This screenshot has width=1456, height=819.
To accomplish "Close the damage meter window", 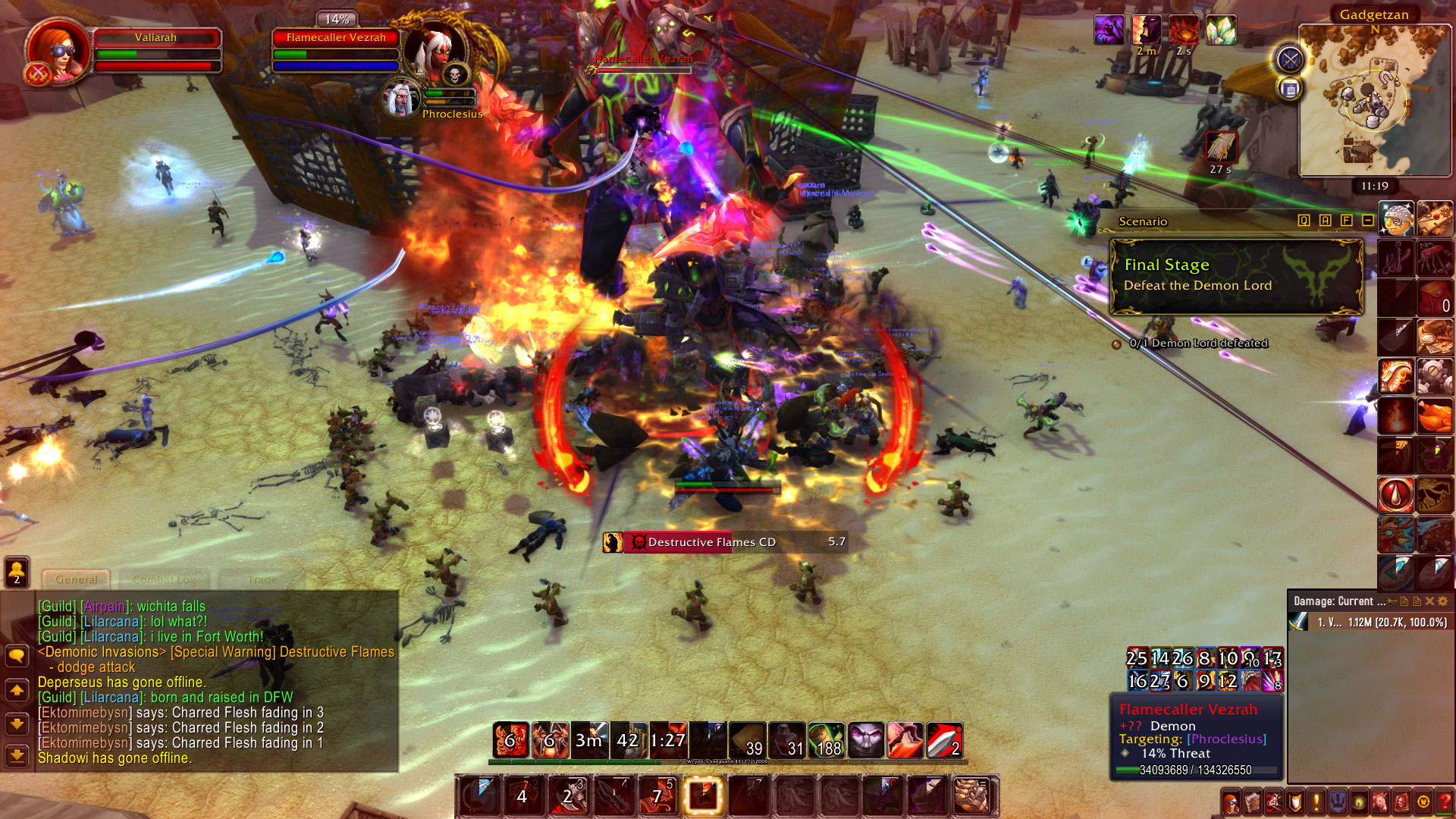I will (1429, 601).
